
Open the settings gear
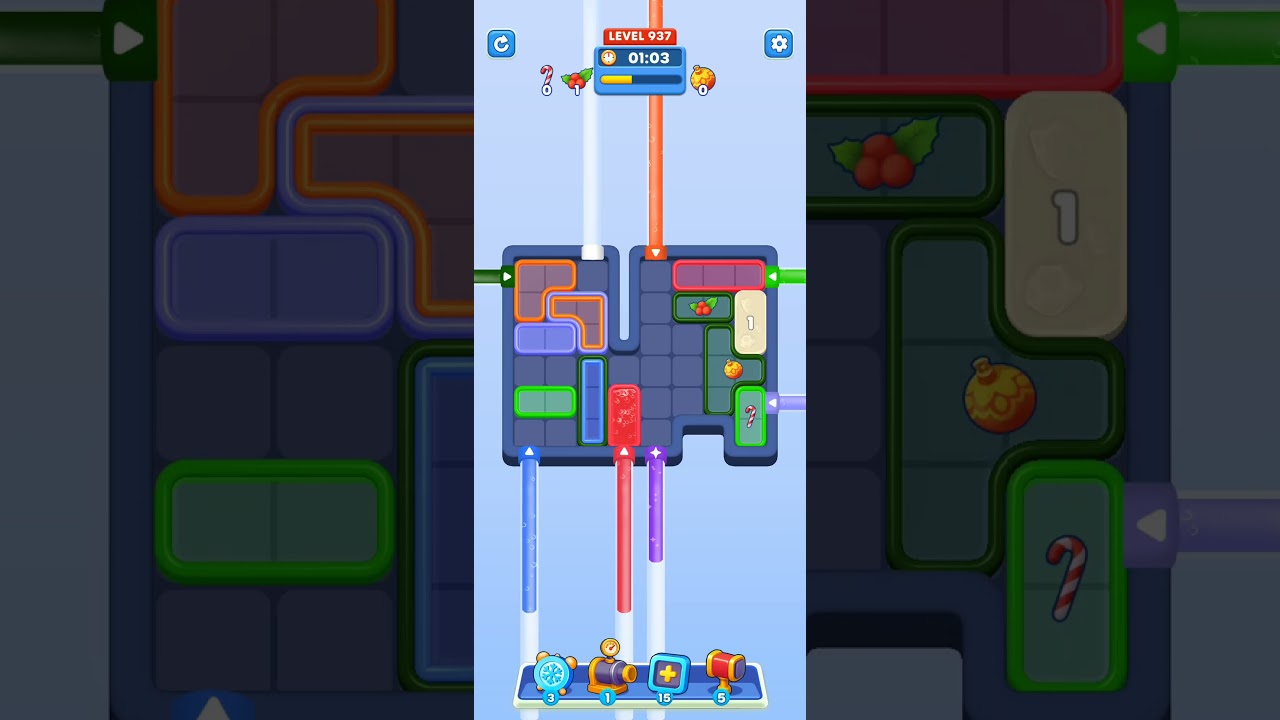pyautogui.click(x=779, y=44)
